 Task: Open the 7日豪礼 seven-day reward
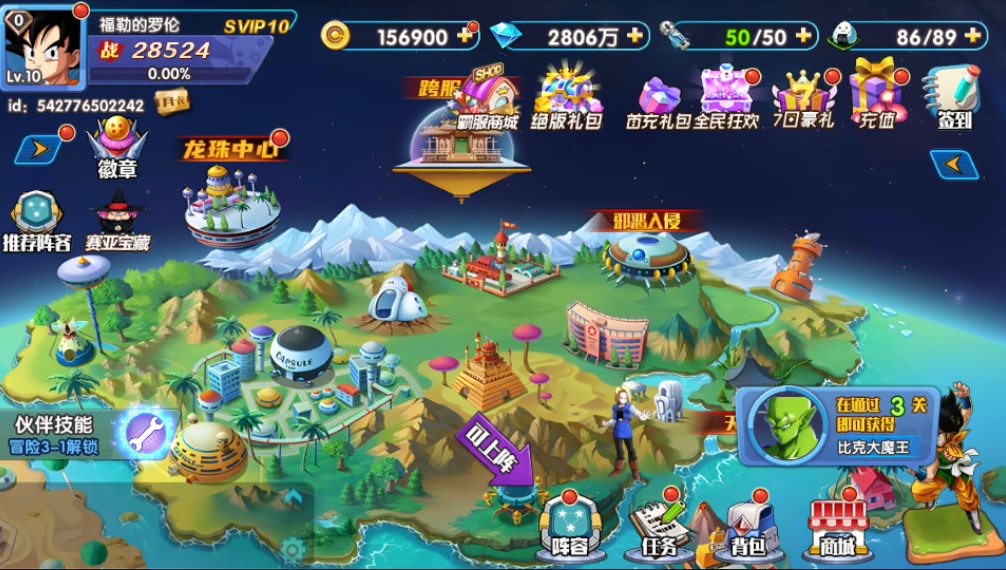(804, 98)
